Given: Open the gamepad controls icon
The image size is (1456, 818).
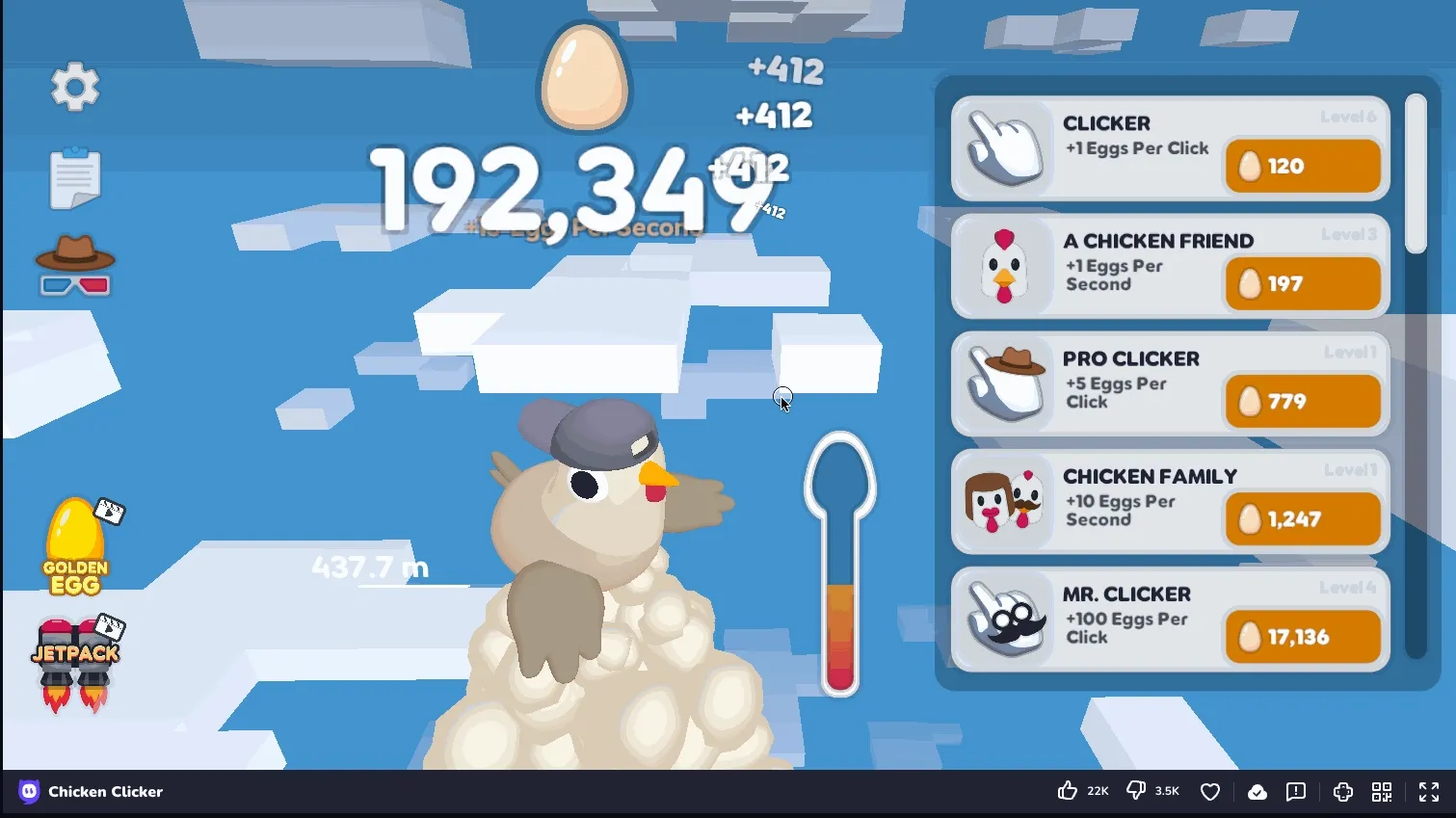Looking at the screenshot, I should [x=1342, y=791].
